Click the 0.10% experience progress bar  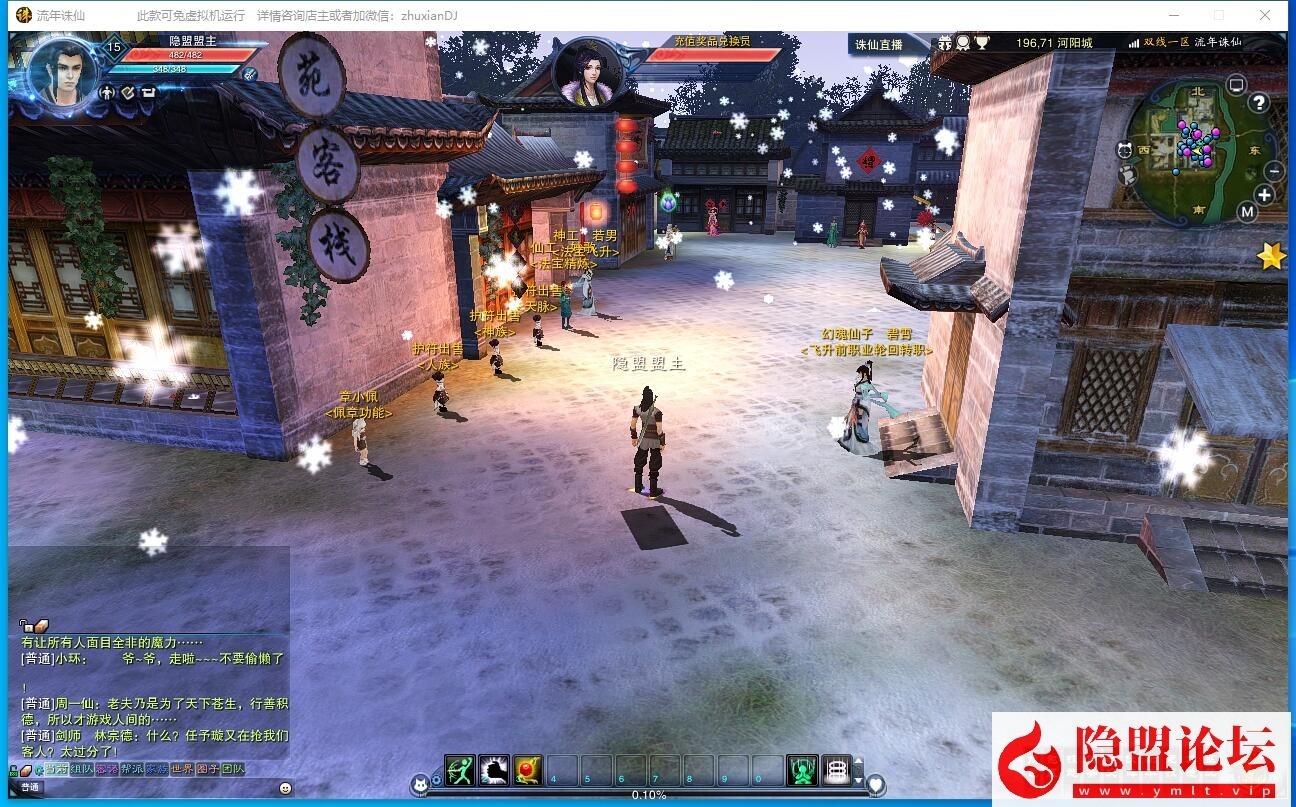tap(649, 795)
